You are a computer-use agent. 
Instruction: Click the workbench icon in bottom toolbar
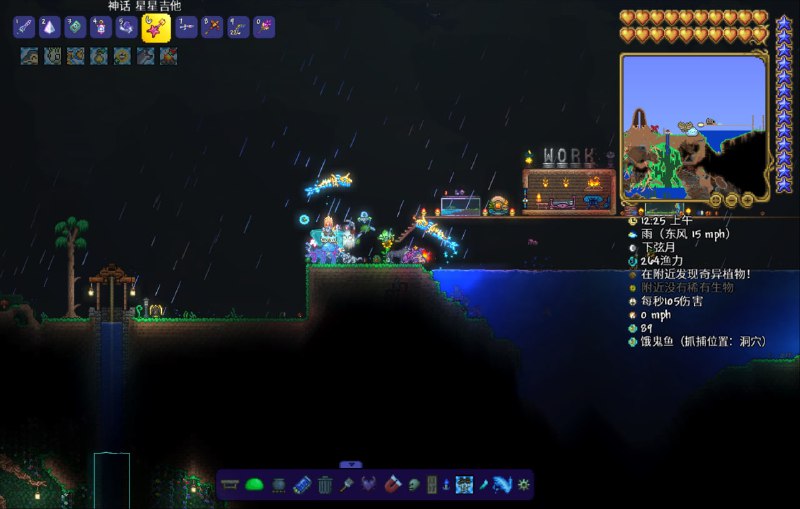230,485
